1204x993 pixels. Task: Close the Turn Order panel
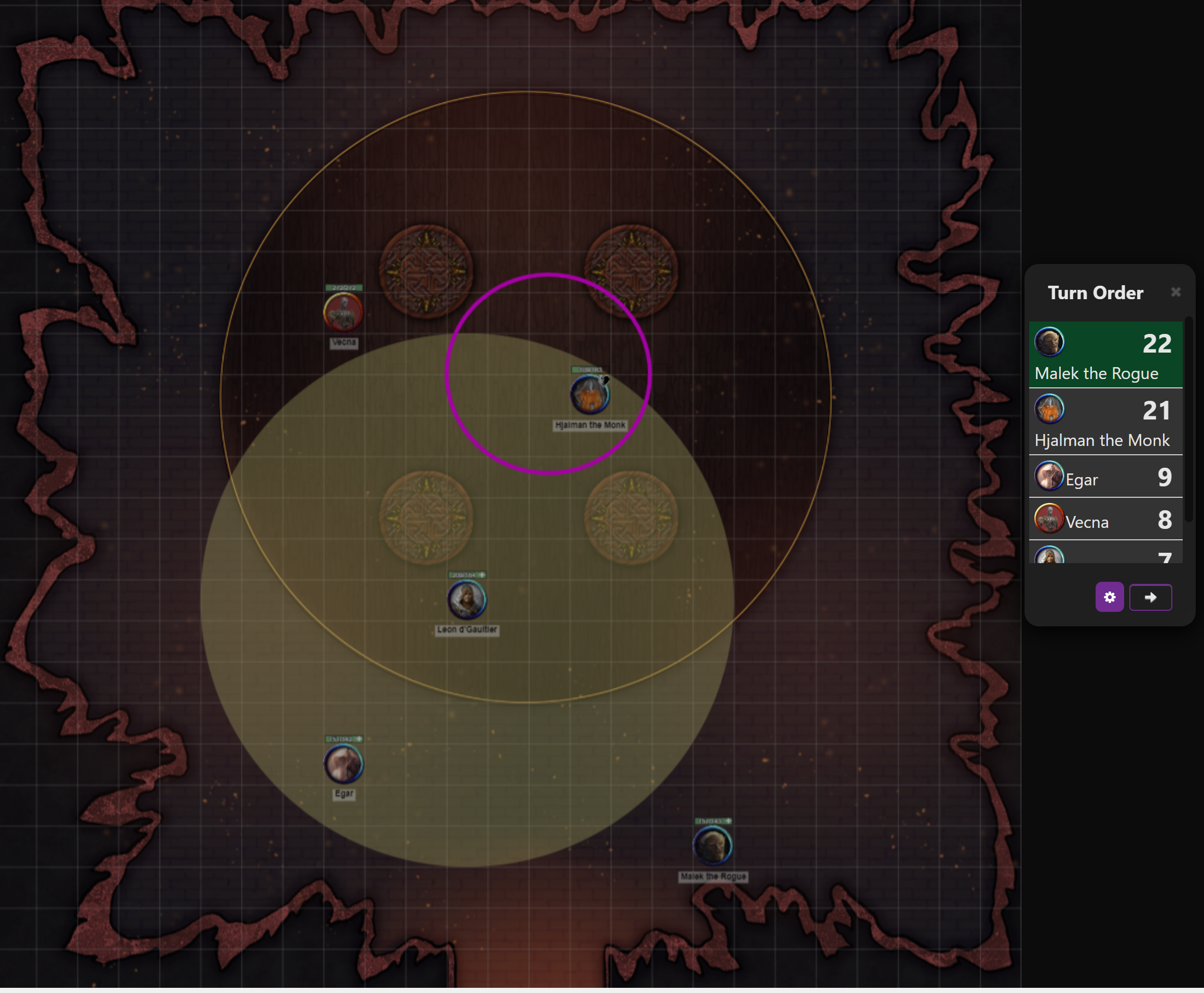pyautogui.click(x=1175, y=292)
